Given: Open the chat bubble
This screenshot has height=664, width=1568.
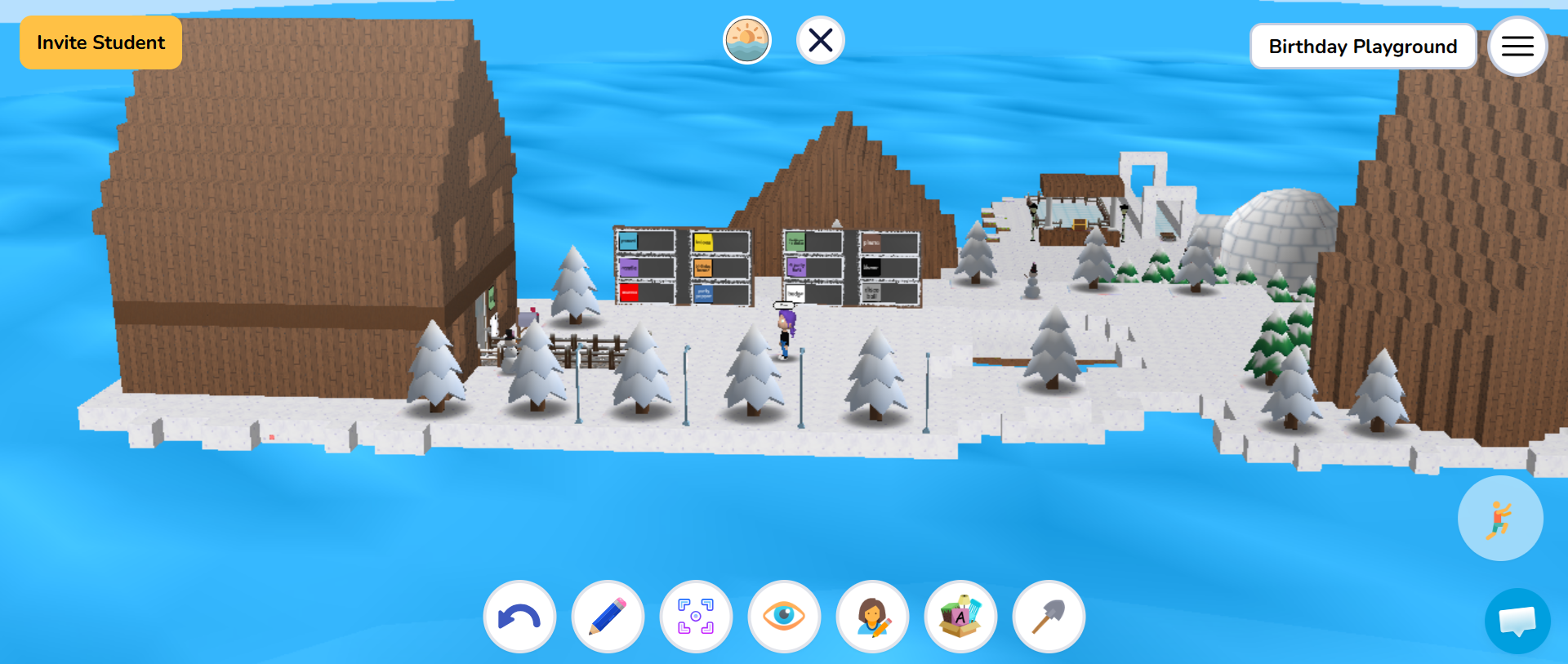Looking at the screenshot, I should (x=1517, y=622).
